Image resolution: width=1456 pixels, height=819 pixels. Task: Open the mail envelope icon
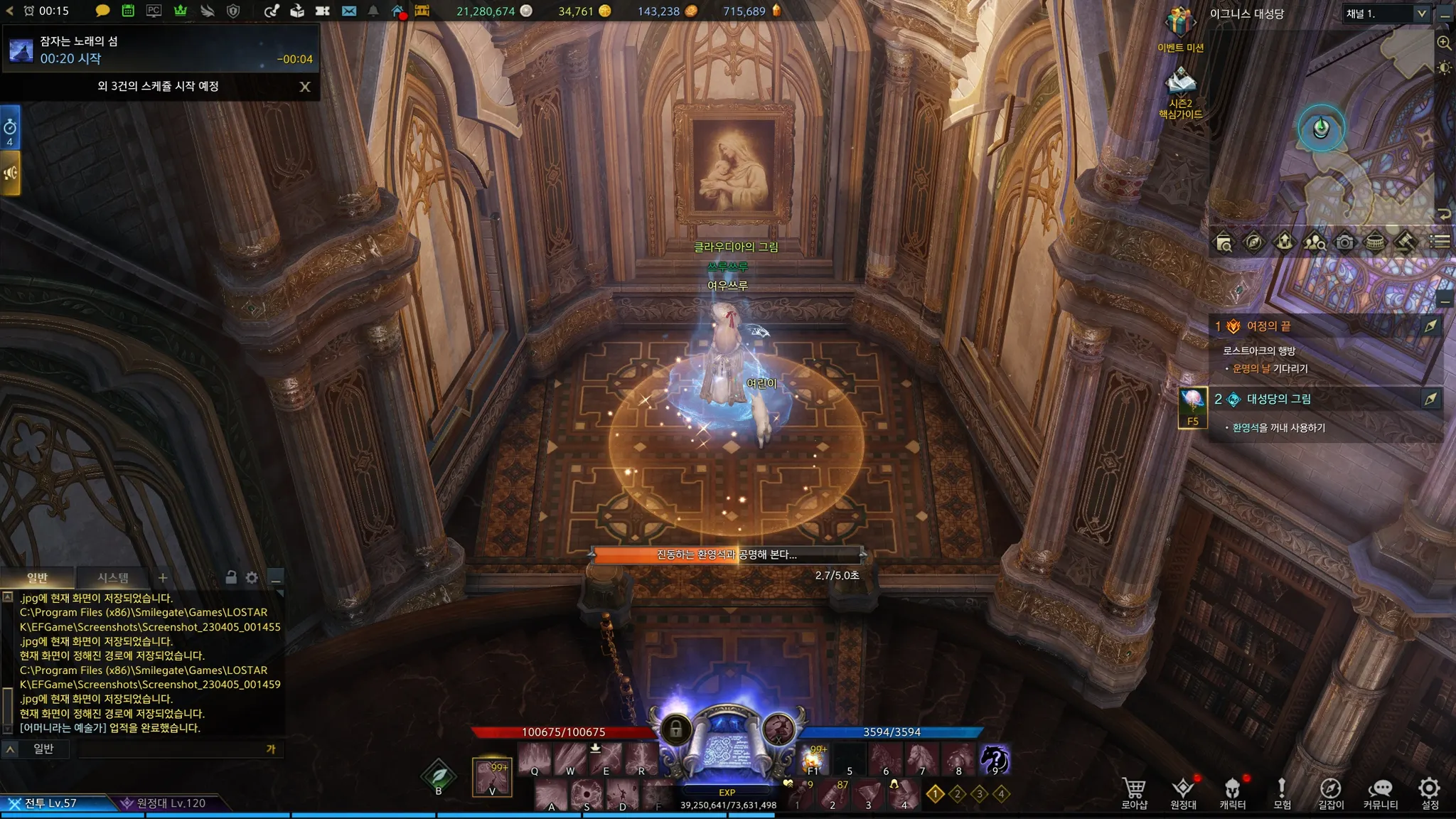point(349,11)
